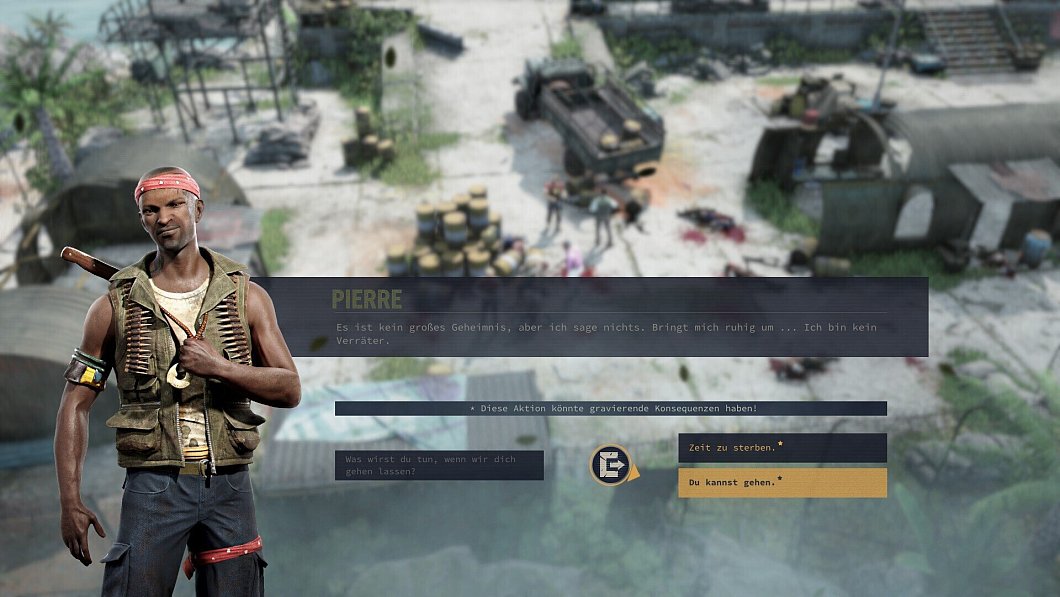Ask 'Was wirst du tun, wenn wir dich gehen lassen?'
1060x597 pixels.
pos(439,465)
